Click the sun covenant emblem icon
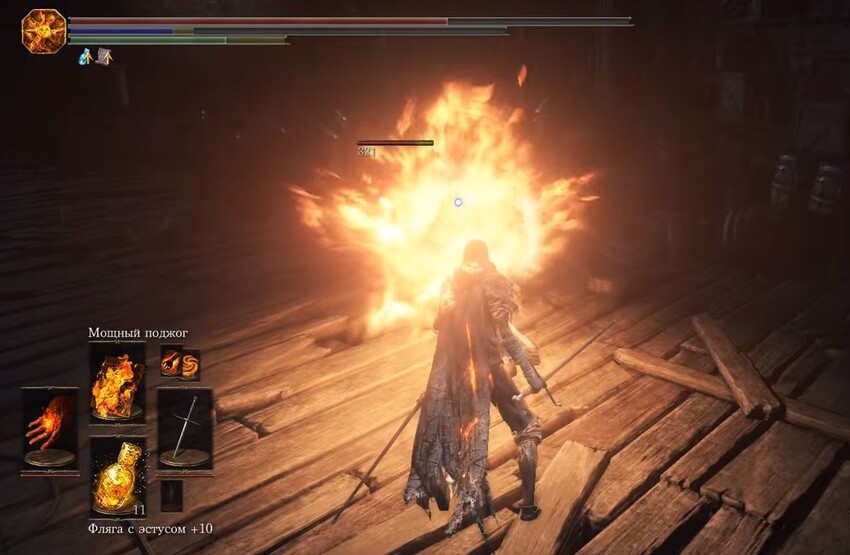The image size is (850, 555). 43,31
